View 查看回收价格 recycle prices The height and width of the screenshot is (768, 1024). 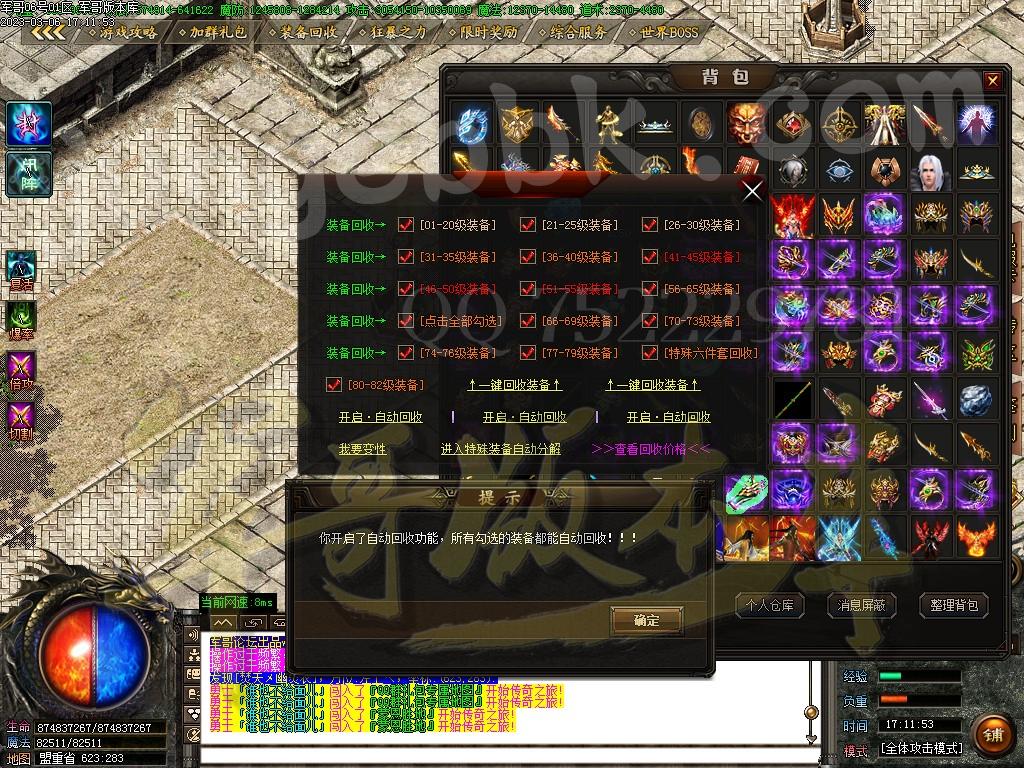(x=651, y=449)
